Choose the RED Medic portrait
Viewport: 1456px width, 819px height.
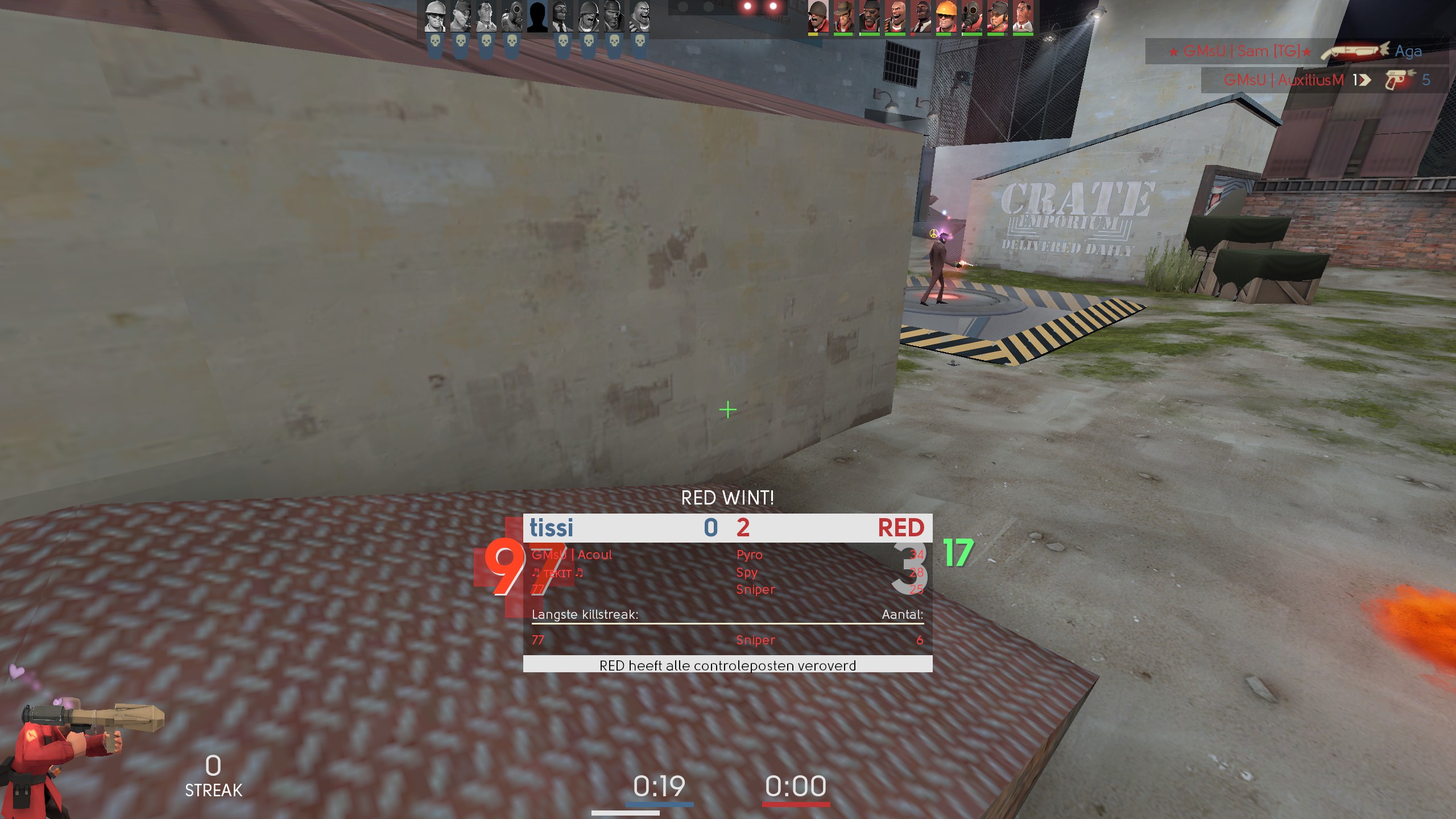point(1023,17)
